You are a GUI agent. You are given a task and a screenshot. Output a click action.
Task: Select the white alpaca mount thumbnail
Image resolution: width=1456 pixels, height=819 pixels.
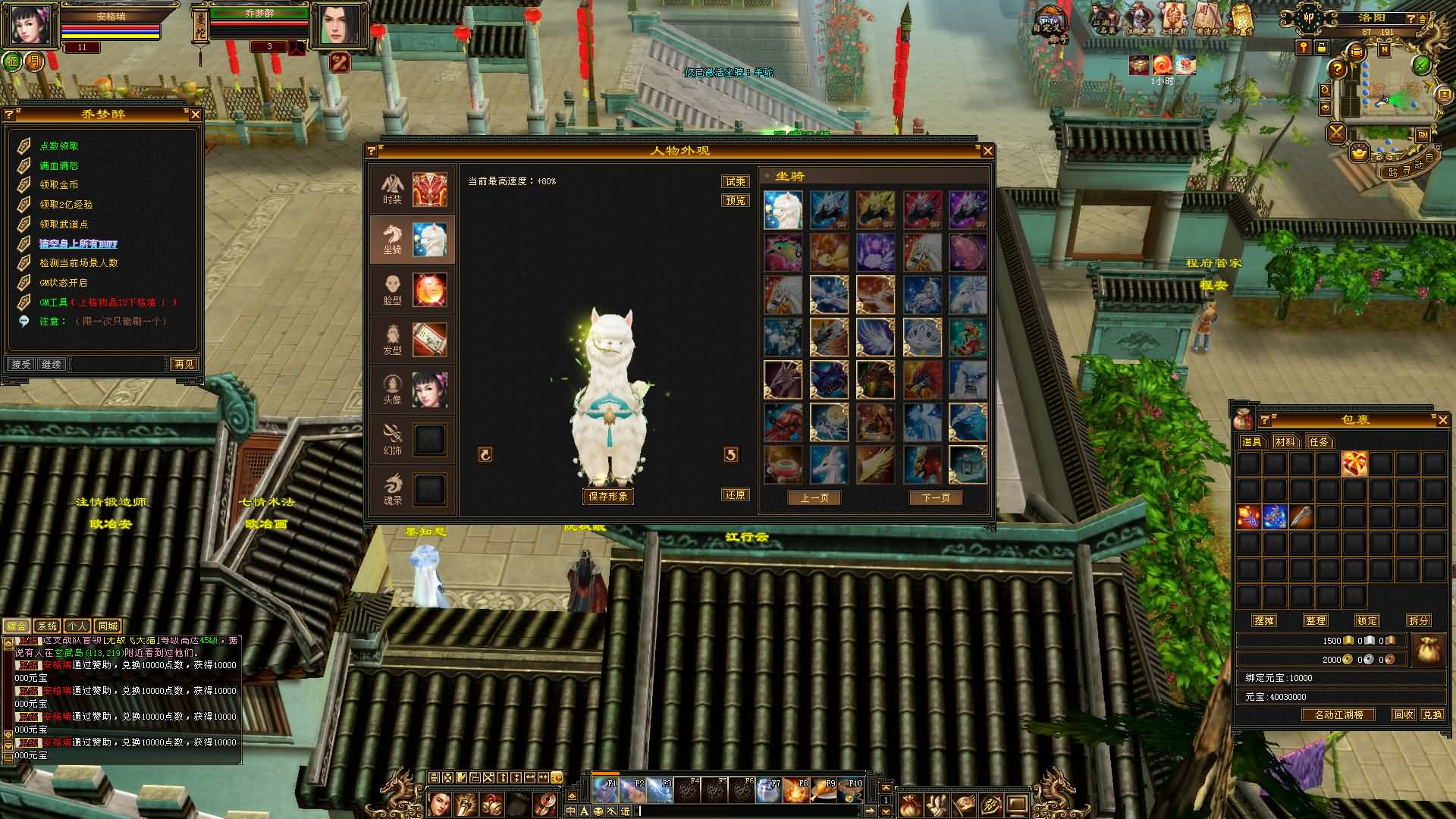pos(783,210)
